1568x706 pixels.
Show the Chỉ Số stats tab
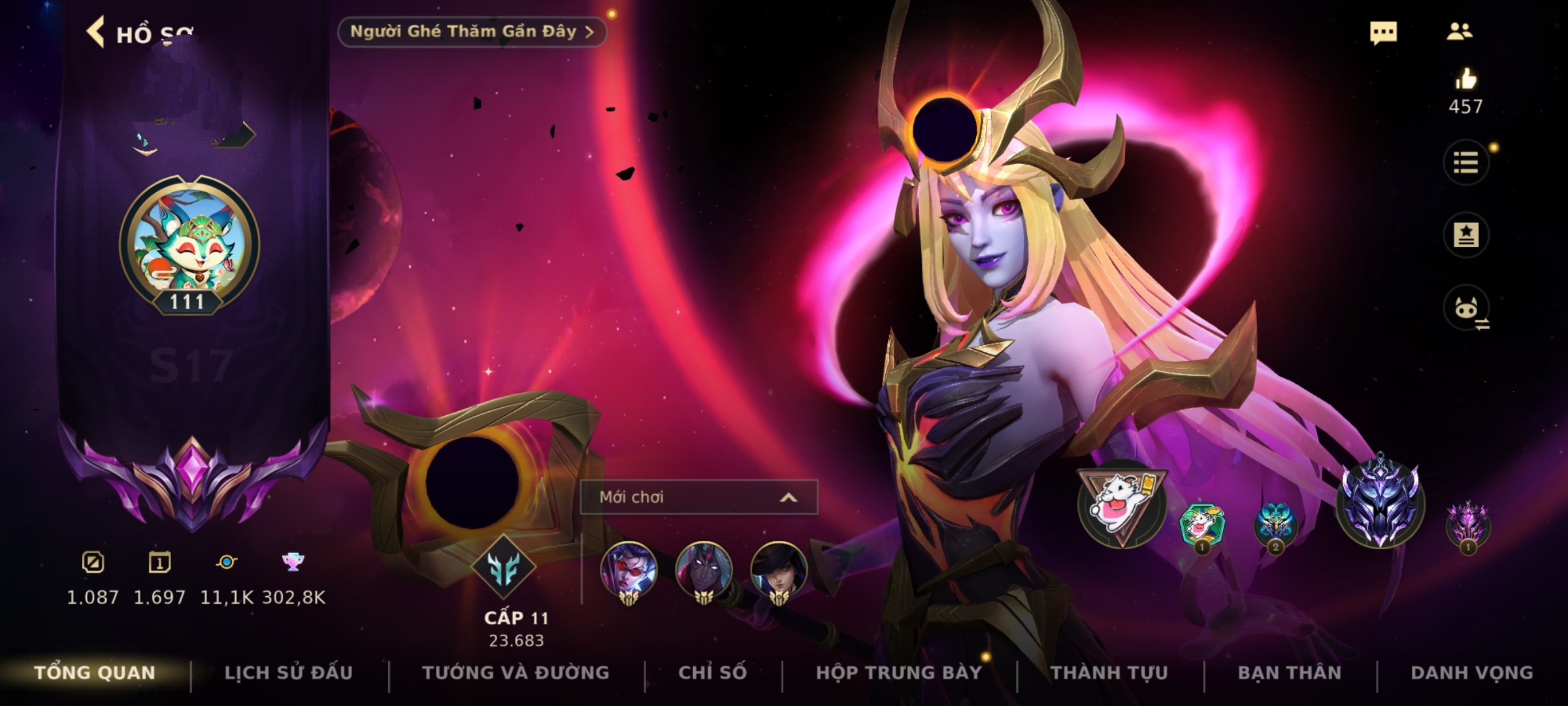[712, 673]
